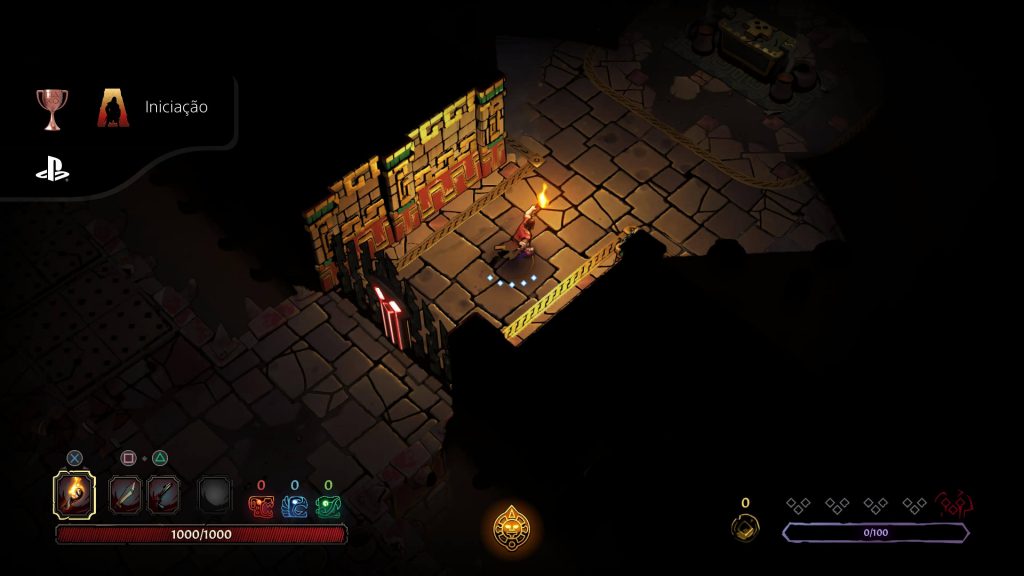Click the empty dark ability slot
The height and width of the screenshot is (576, 1024).
pyautogui.click(x=214, y=494)
